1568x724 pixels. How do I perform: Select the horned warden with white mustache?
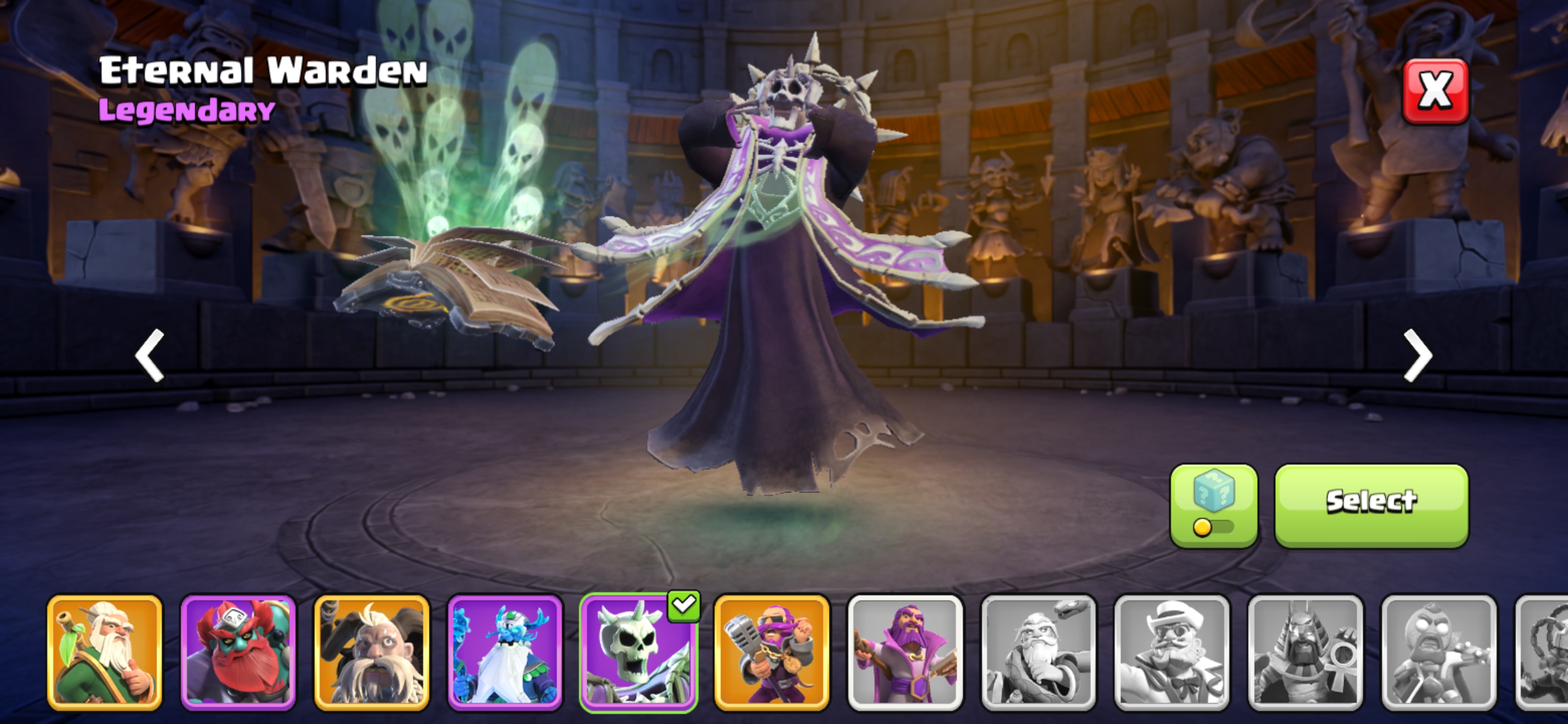371,652
